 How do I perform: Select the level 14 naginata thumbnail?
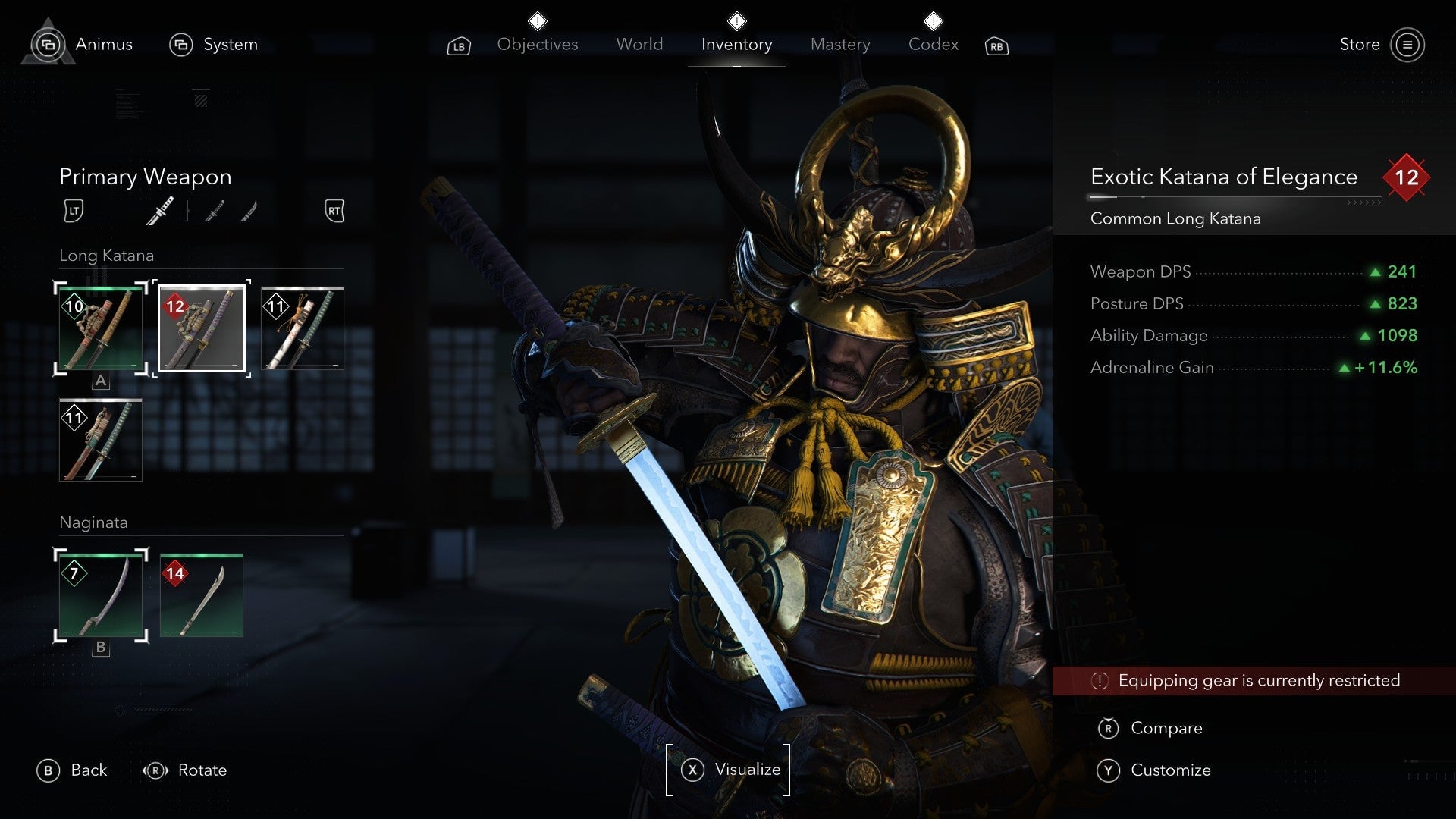(x=201, y=595)
